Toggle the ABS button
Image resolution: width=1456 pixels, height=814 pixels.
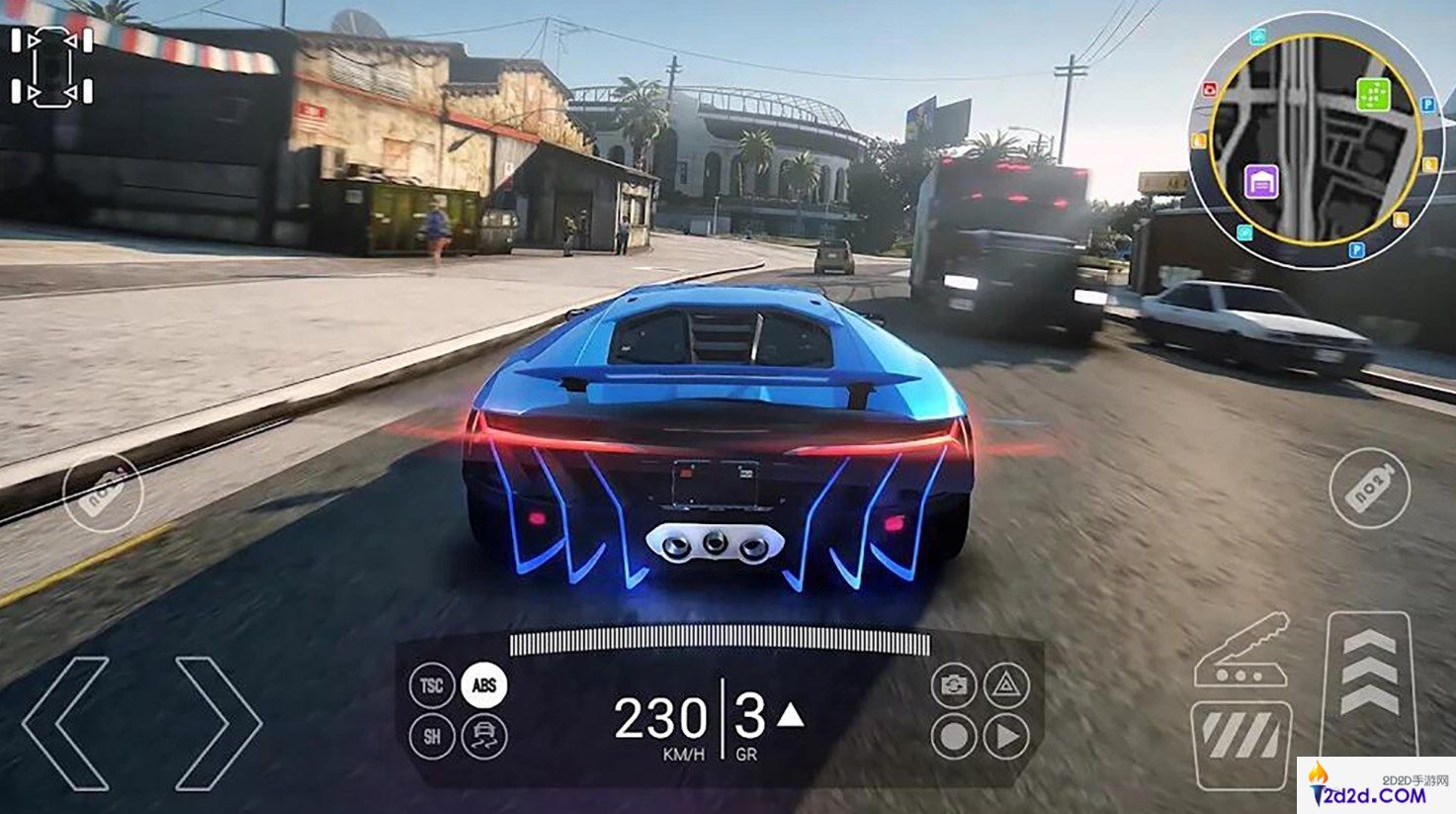pos(484,685)
